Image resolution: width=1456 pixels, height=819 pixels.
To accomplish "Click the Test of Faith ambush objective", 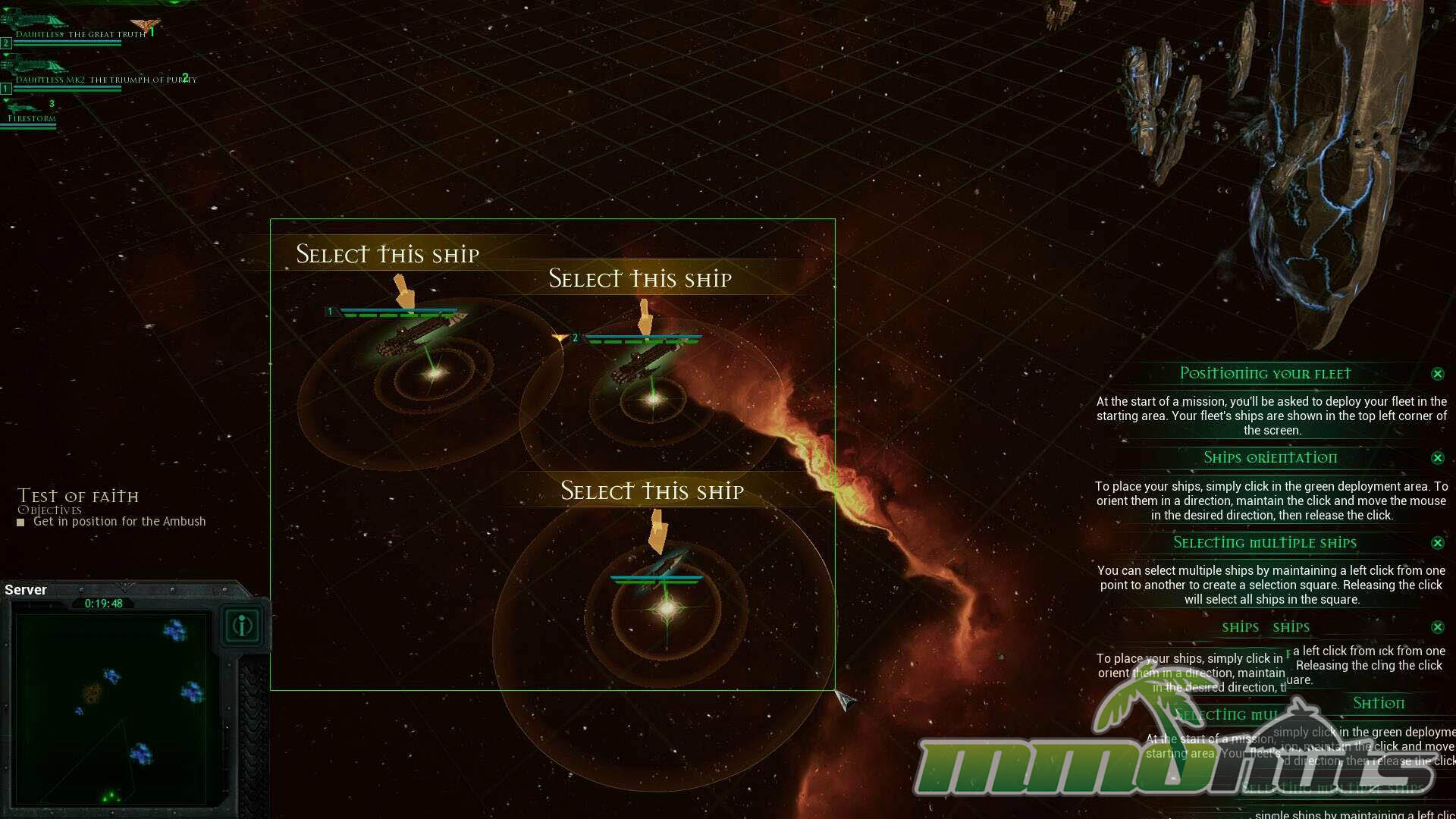I will (x=119, y=522).
